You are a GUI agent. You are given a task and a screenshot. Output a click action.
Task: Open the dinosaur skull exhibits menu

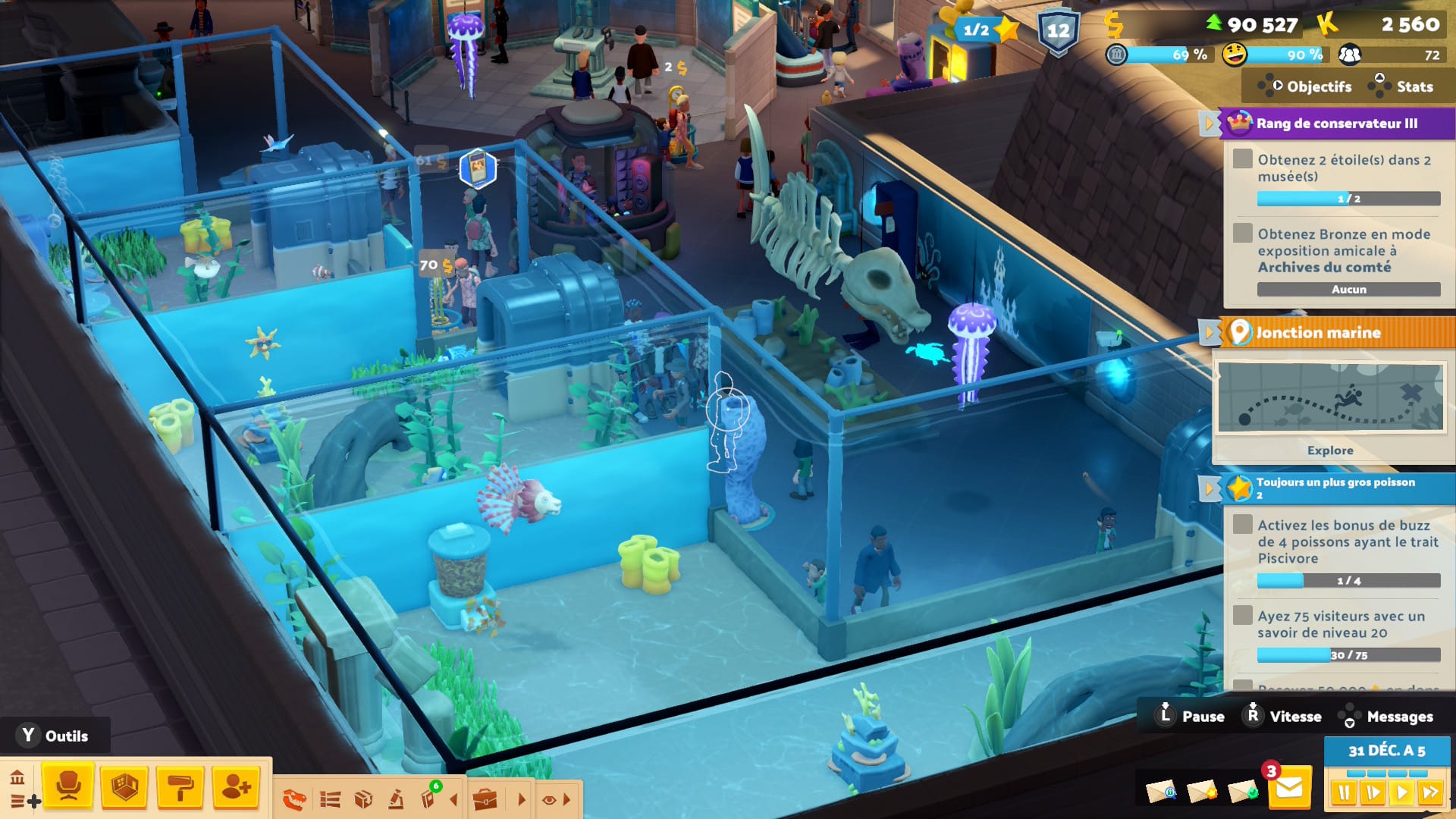(294, 799)
